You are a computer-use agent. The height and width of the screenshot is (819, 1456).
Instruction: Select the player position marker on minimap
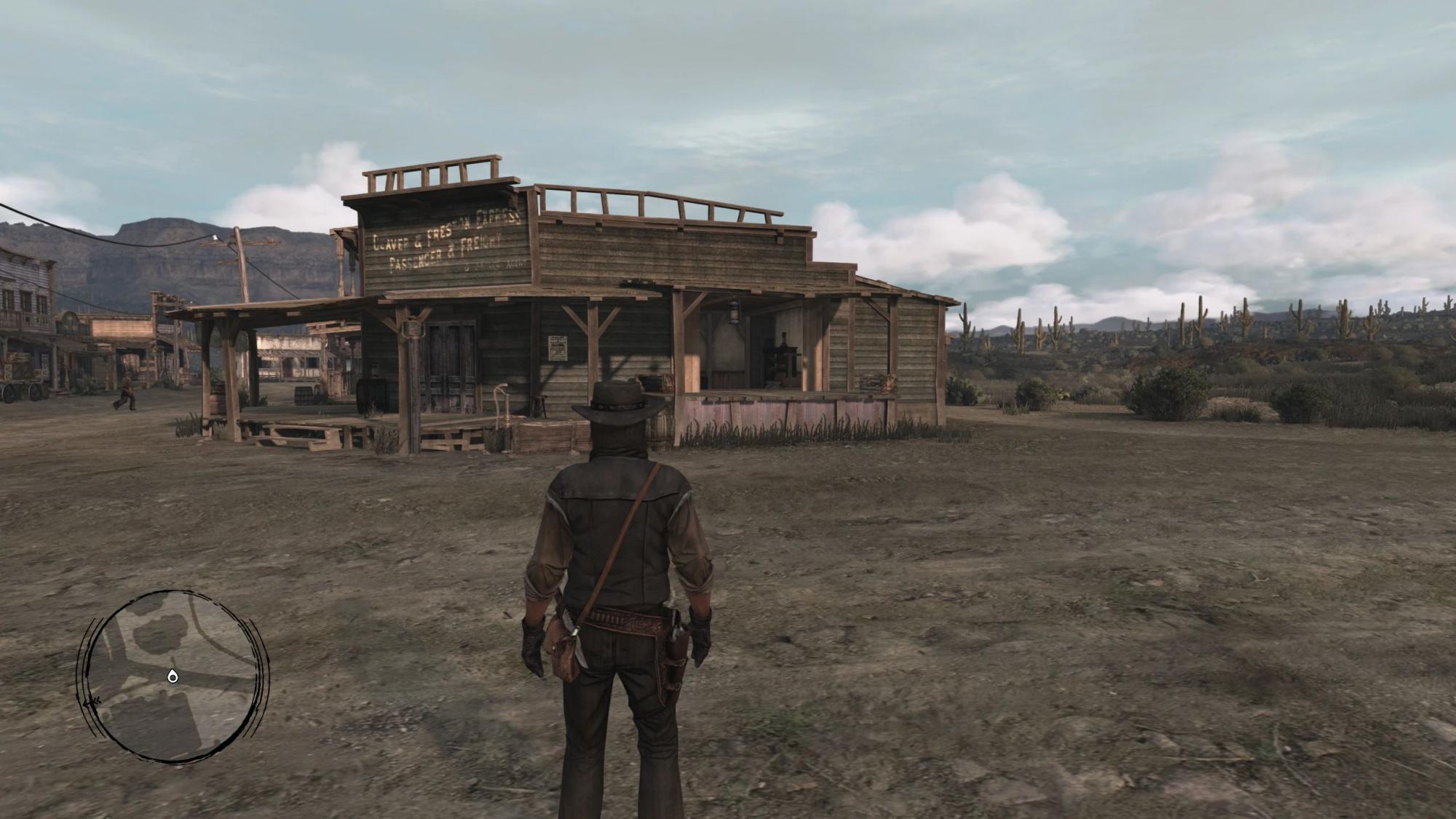(x=172, y=677)
